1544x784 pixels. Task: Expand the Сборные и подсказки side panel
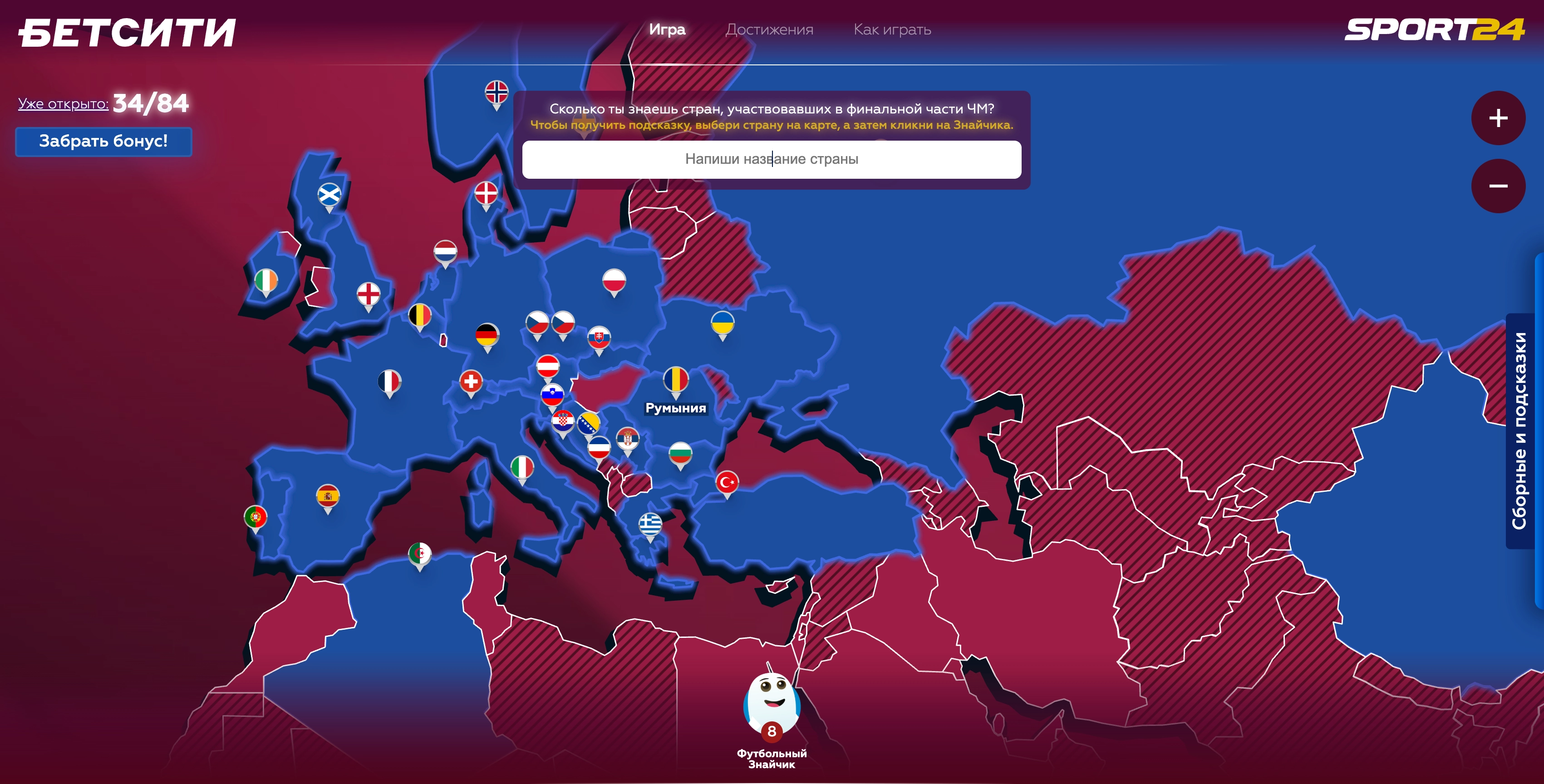point(1520,431)
